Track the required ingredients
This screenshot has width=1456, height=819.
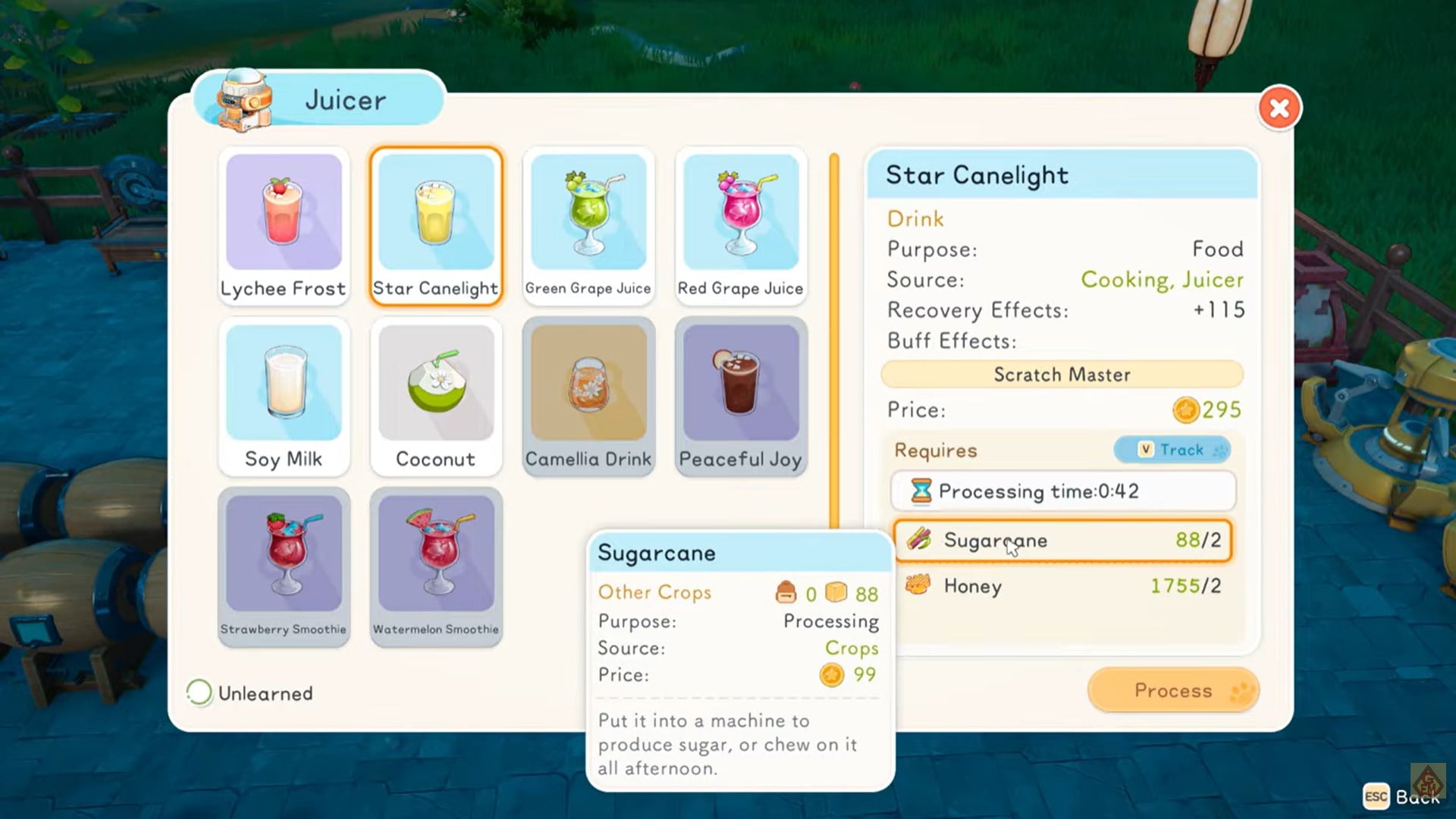pos(1172,450)
